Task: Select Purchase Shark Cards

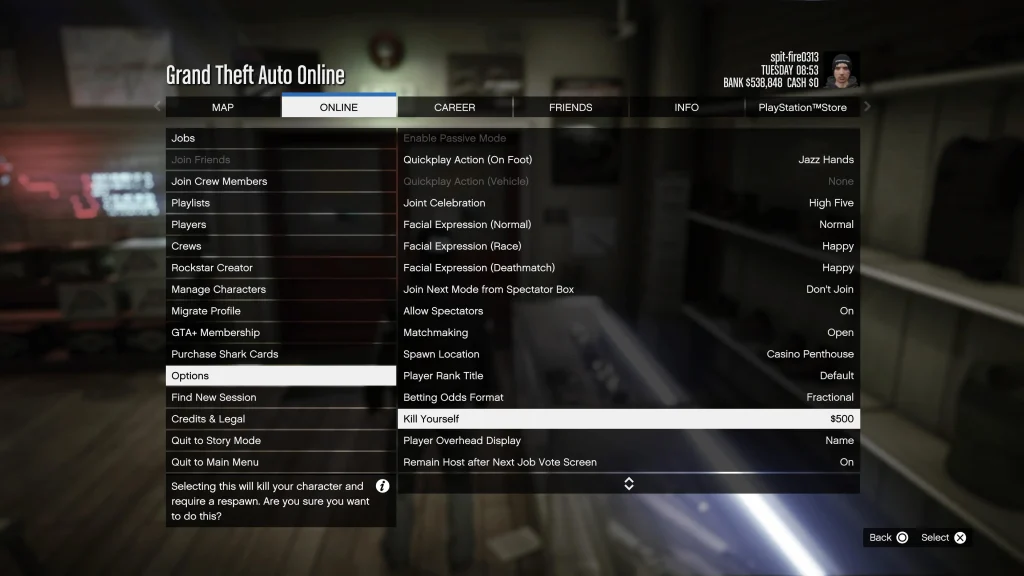Action: (280, 354)
